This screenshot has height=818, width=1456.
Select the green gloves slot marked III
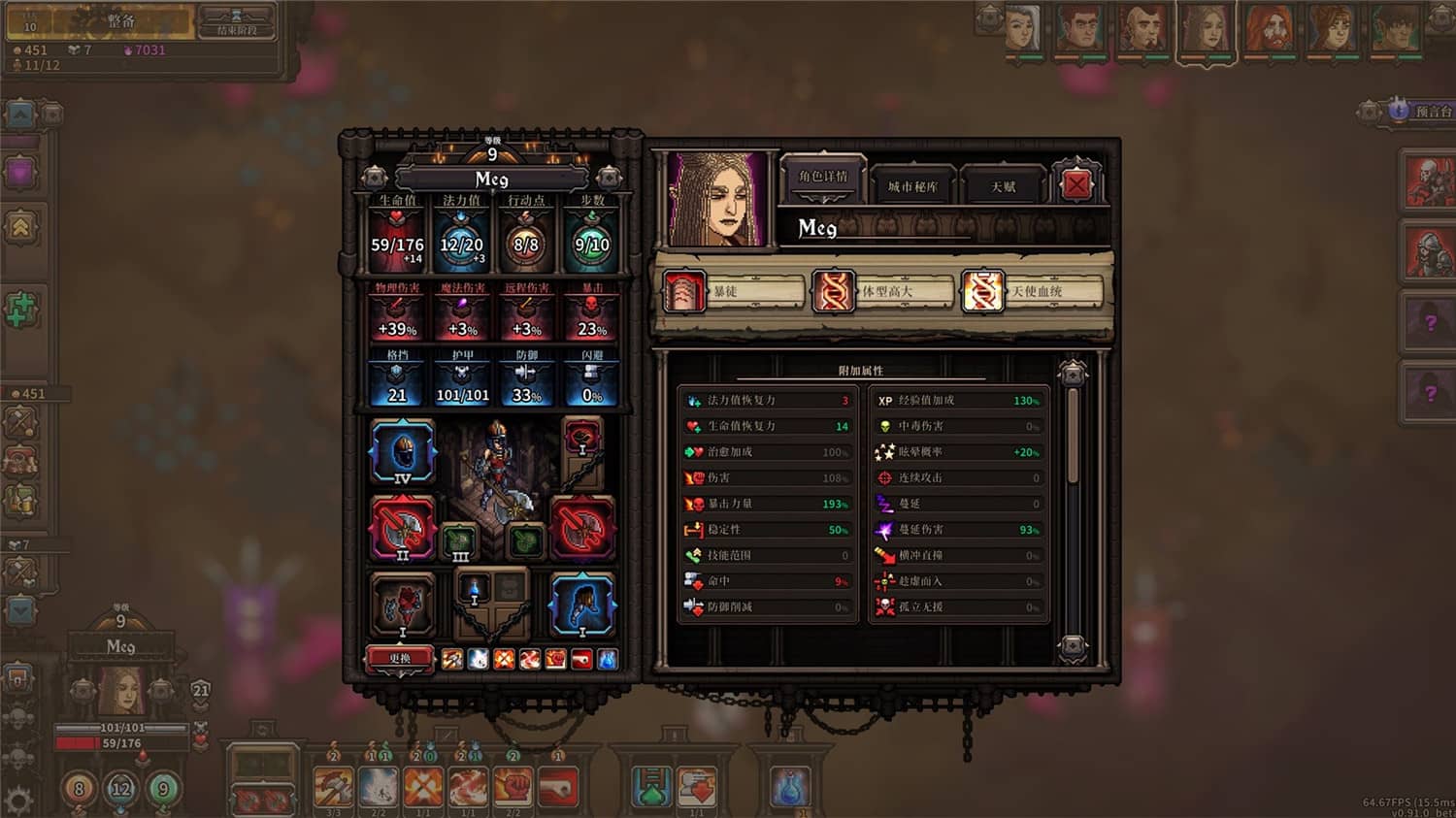point(459,540)
